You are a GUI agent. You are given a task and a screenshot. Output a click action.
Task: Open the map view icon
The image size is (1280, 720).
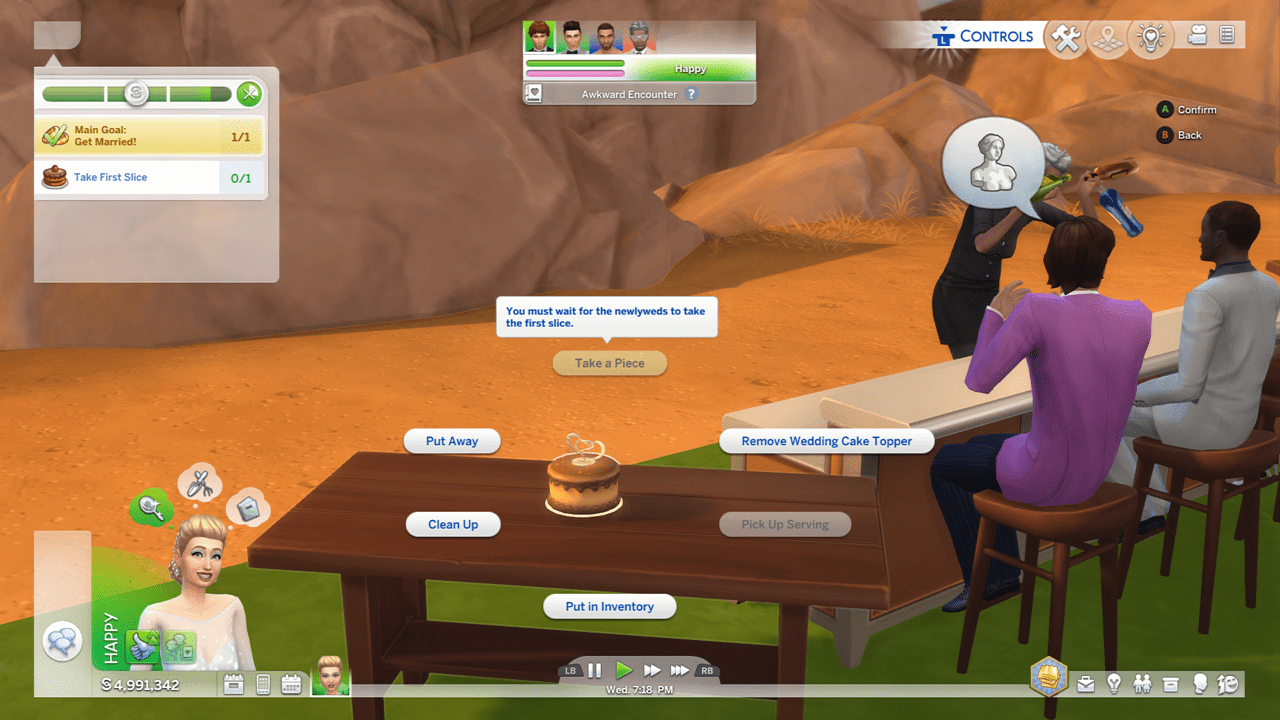click(1107, 37)
